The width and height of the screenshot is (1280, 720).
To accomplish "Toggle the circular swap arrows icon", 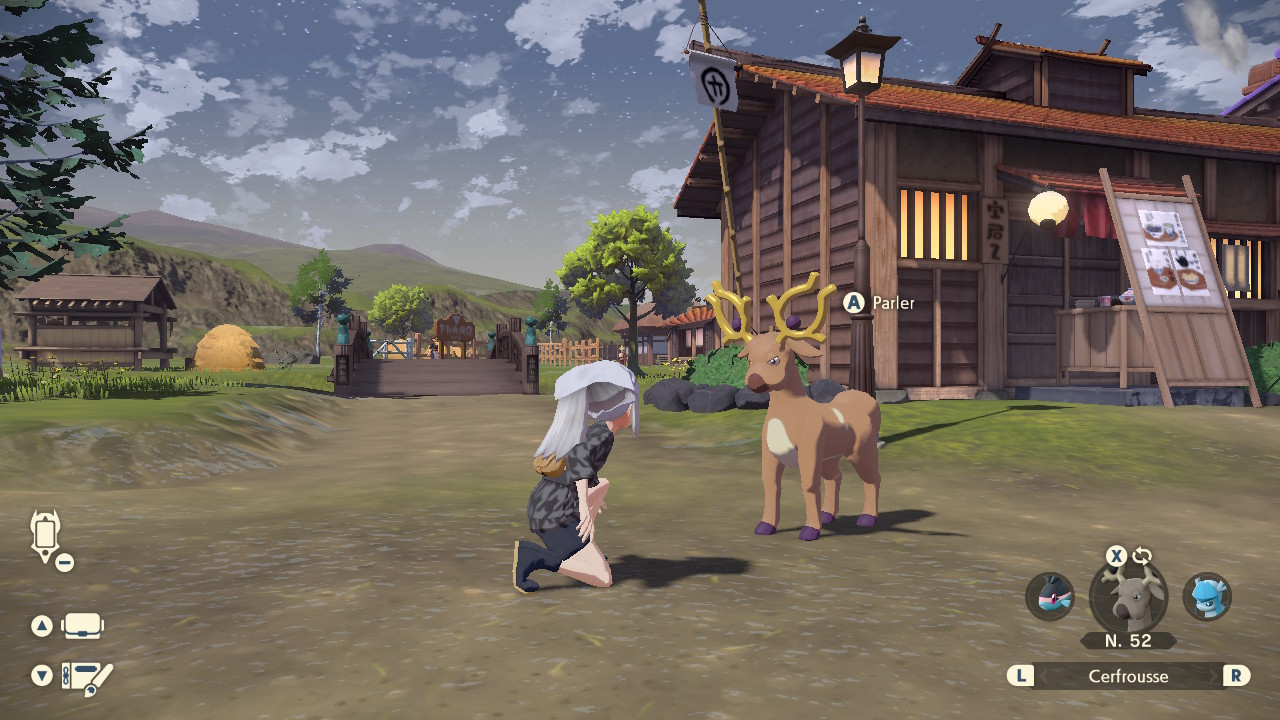I will pos(1142,556).
